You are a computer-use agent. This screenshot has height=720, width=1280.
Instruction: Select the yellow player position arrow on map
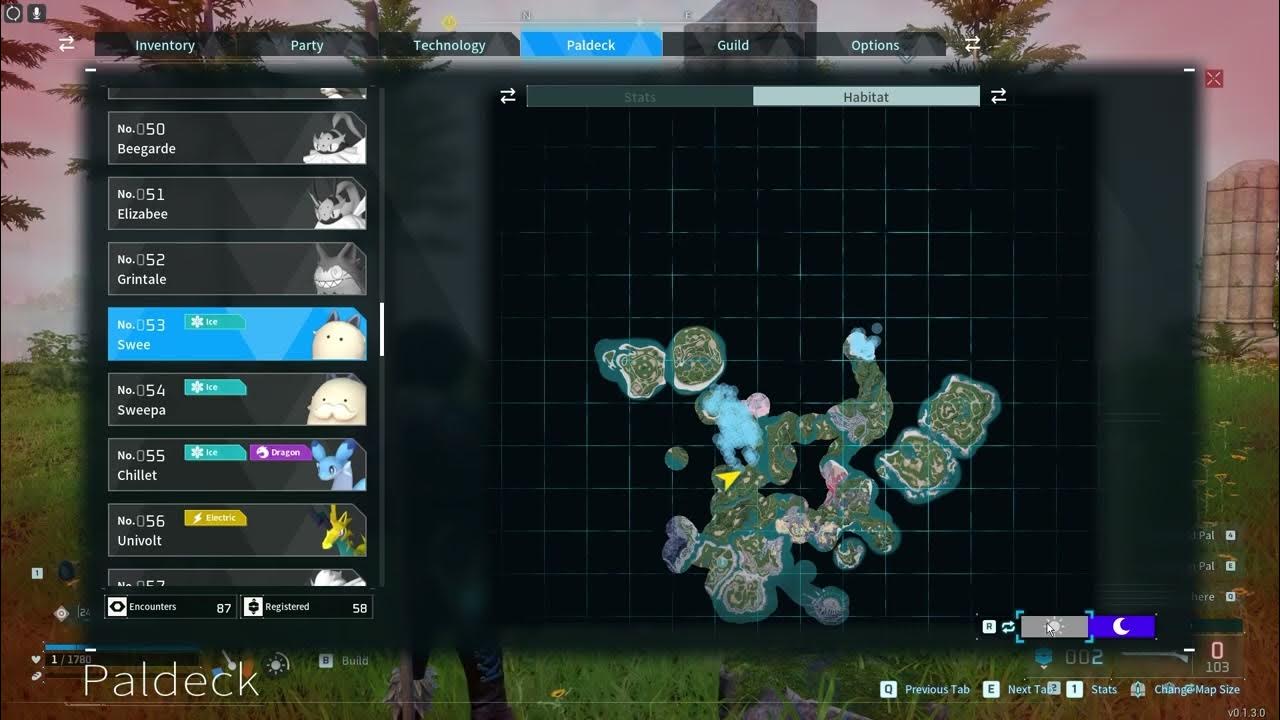[727, 480]
